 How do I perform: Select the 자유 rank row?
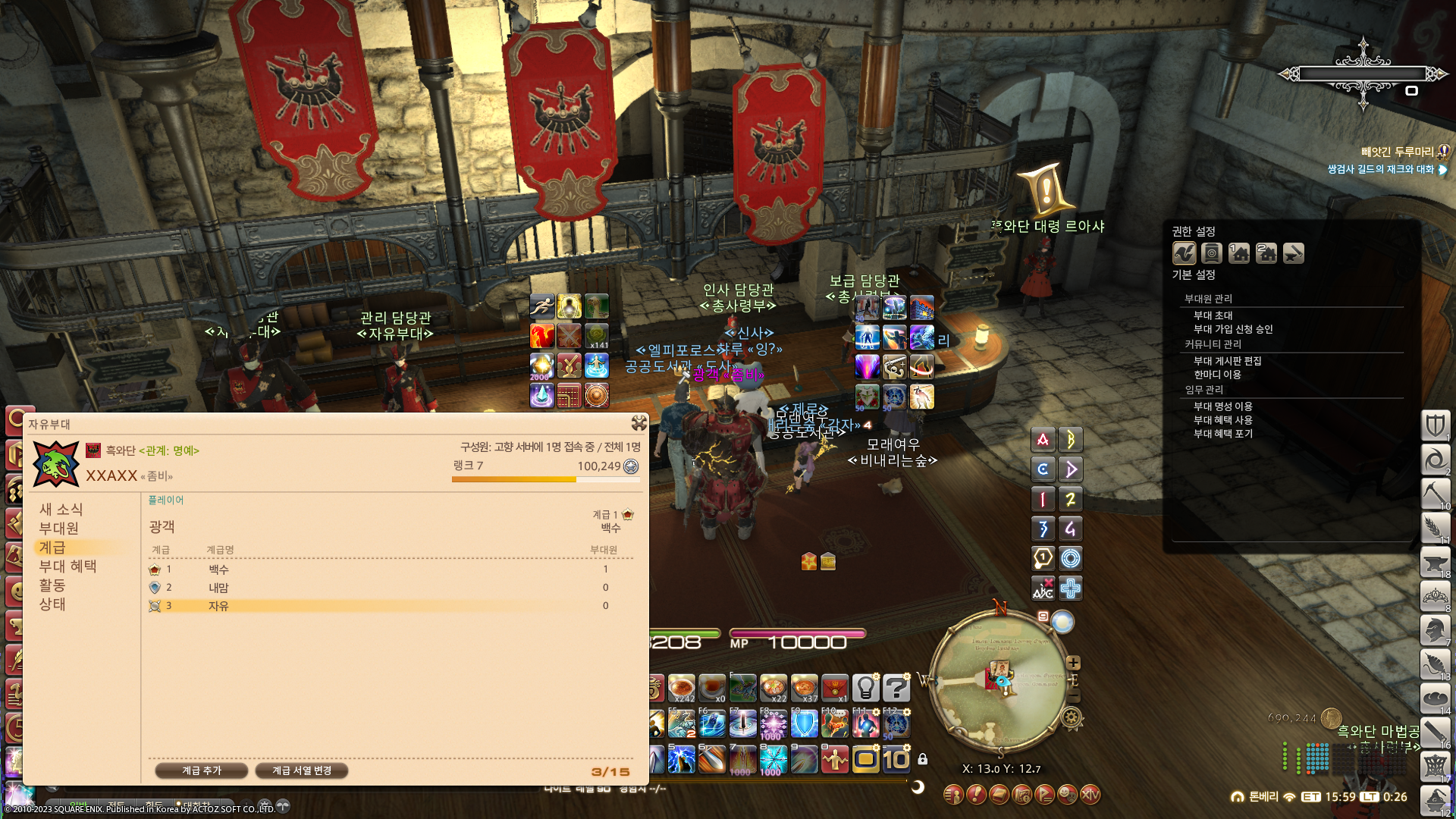(x=379, y=606)
